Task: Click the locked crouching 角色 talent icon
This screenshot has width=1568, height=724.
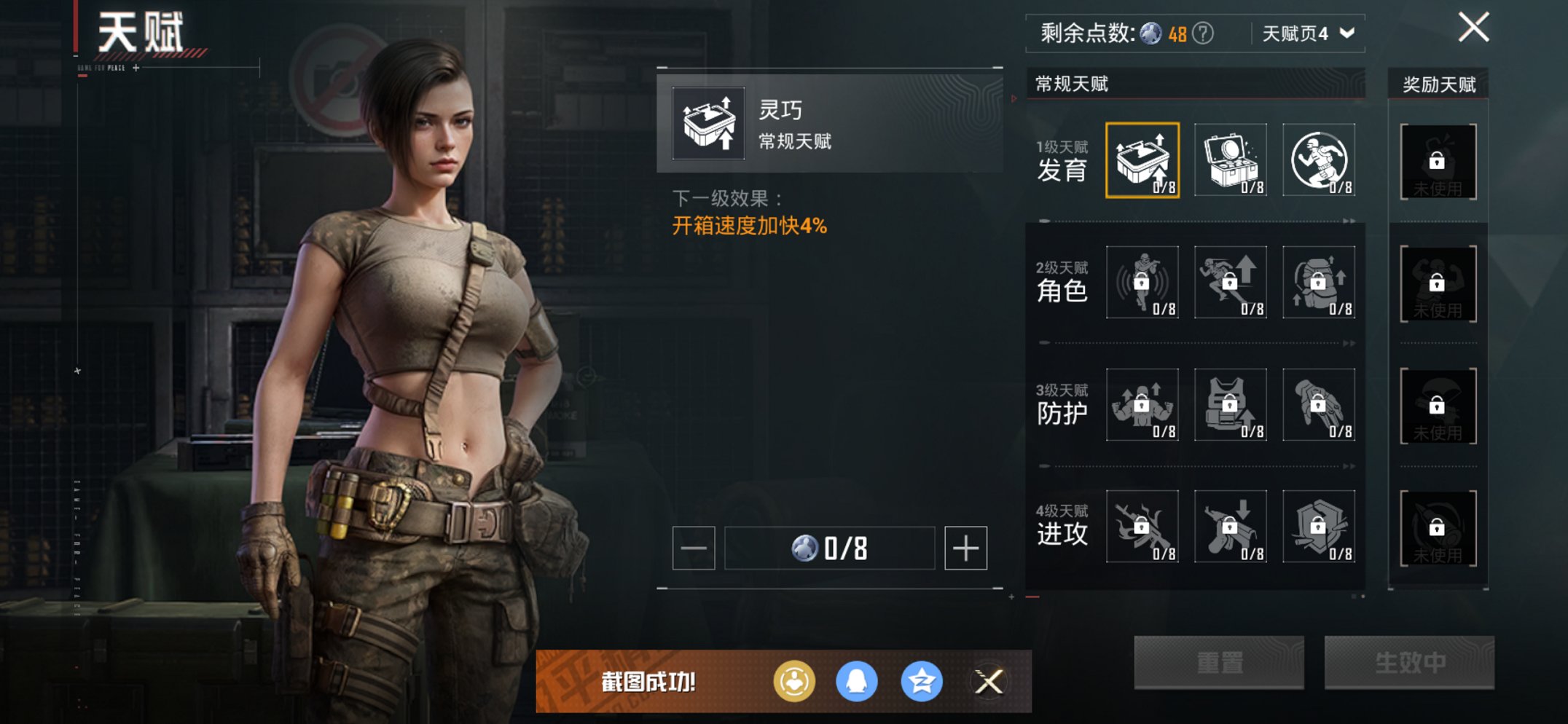Action: click(1142, 283)
